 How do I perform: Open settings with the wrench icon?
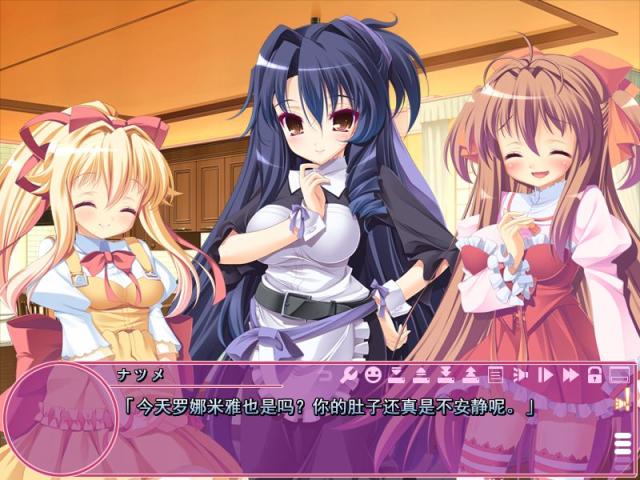349,375
